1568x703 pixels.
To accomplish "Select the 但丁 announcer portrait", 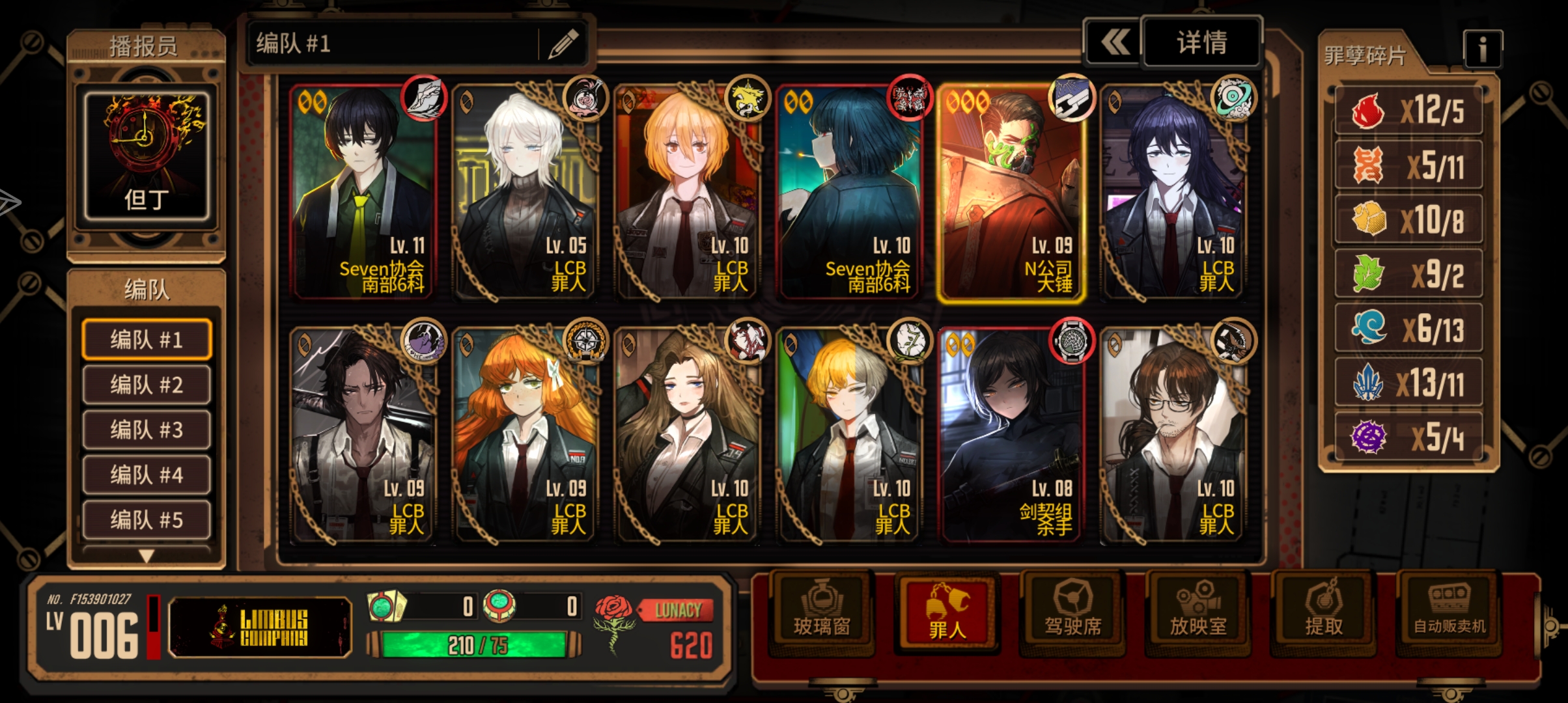I will pos(147,156).
